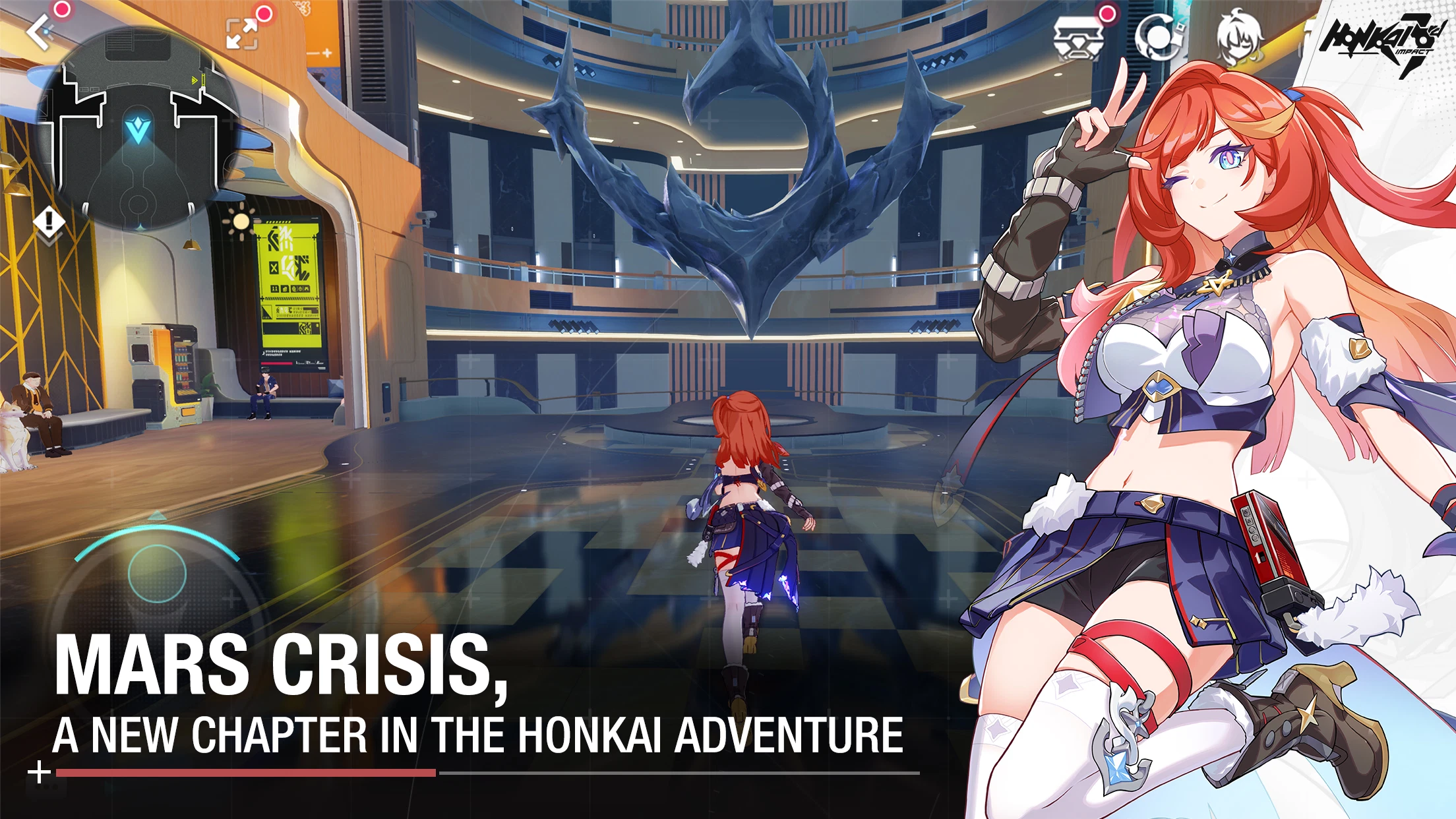Toggle the red notification dot on the back arrow

coord(60,9)
